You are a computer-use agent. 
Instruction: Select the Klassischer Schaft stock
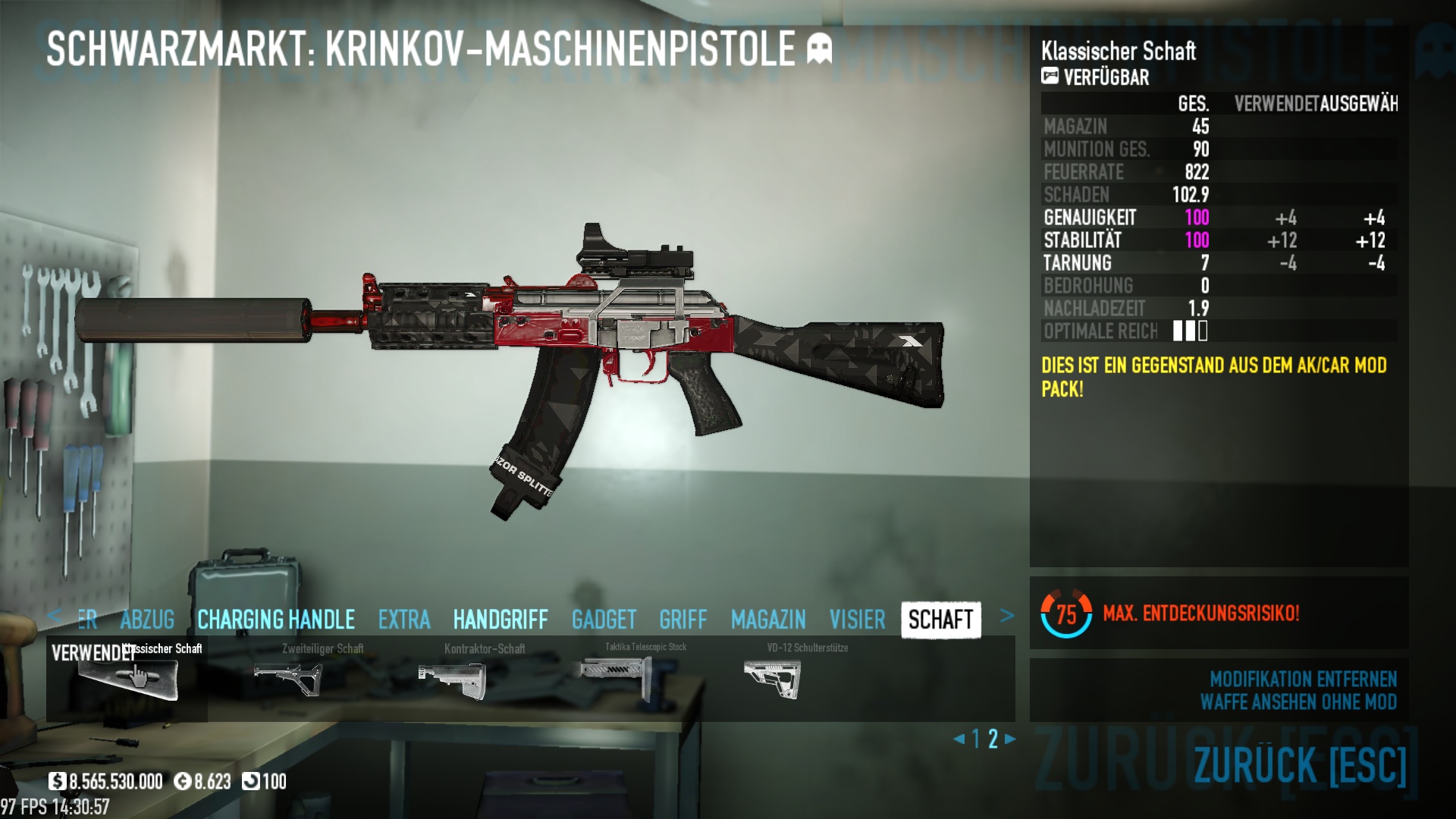click(129, 677)
